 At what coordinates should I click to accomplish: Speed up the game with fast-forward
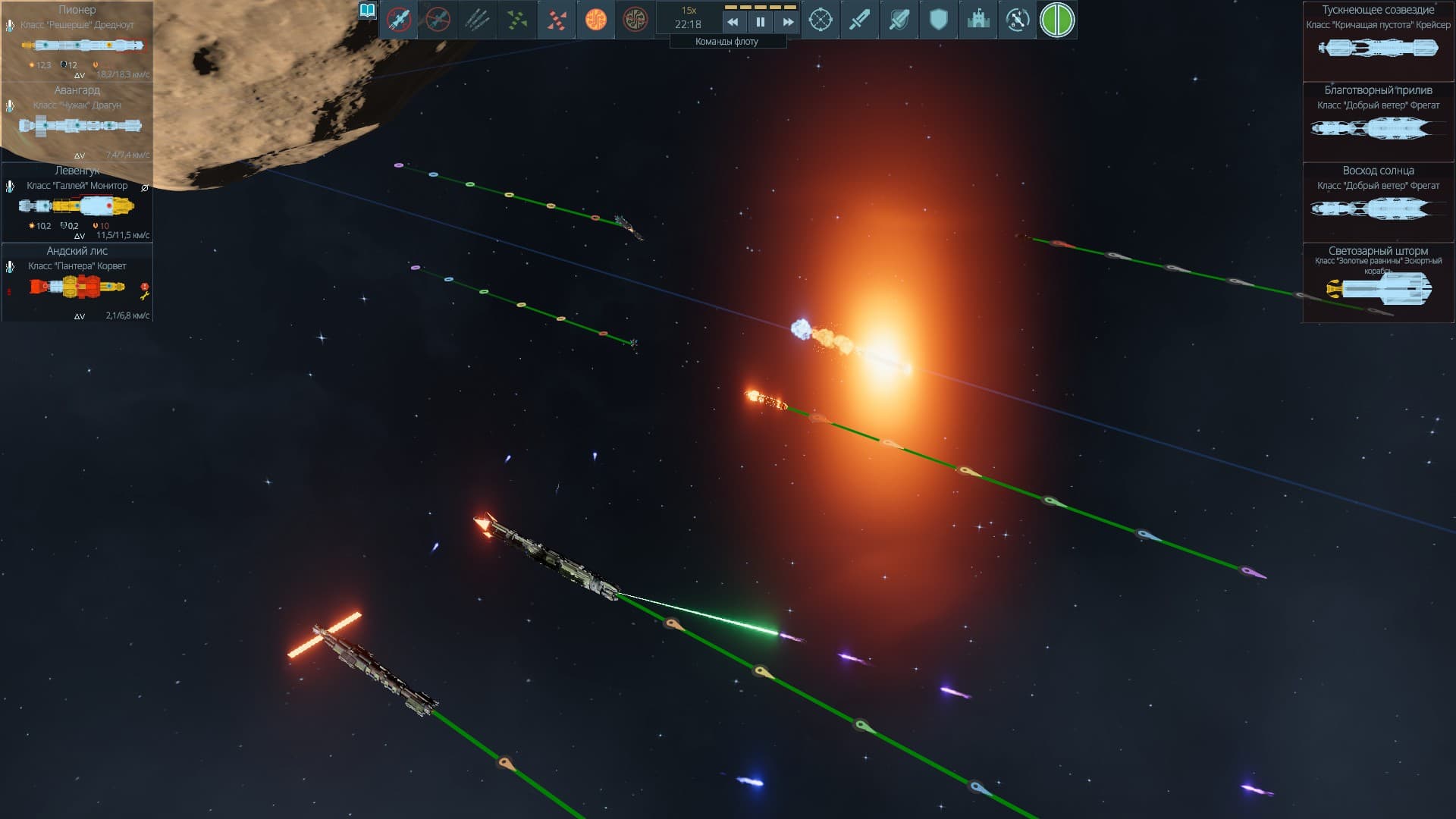[788, 22]
